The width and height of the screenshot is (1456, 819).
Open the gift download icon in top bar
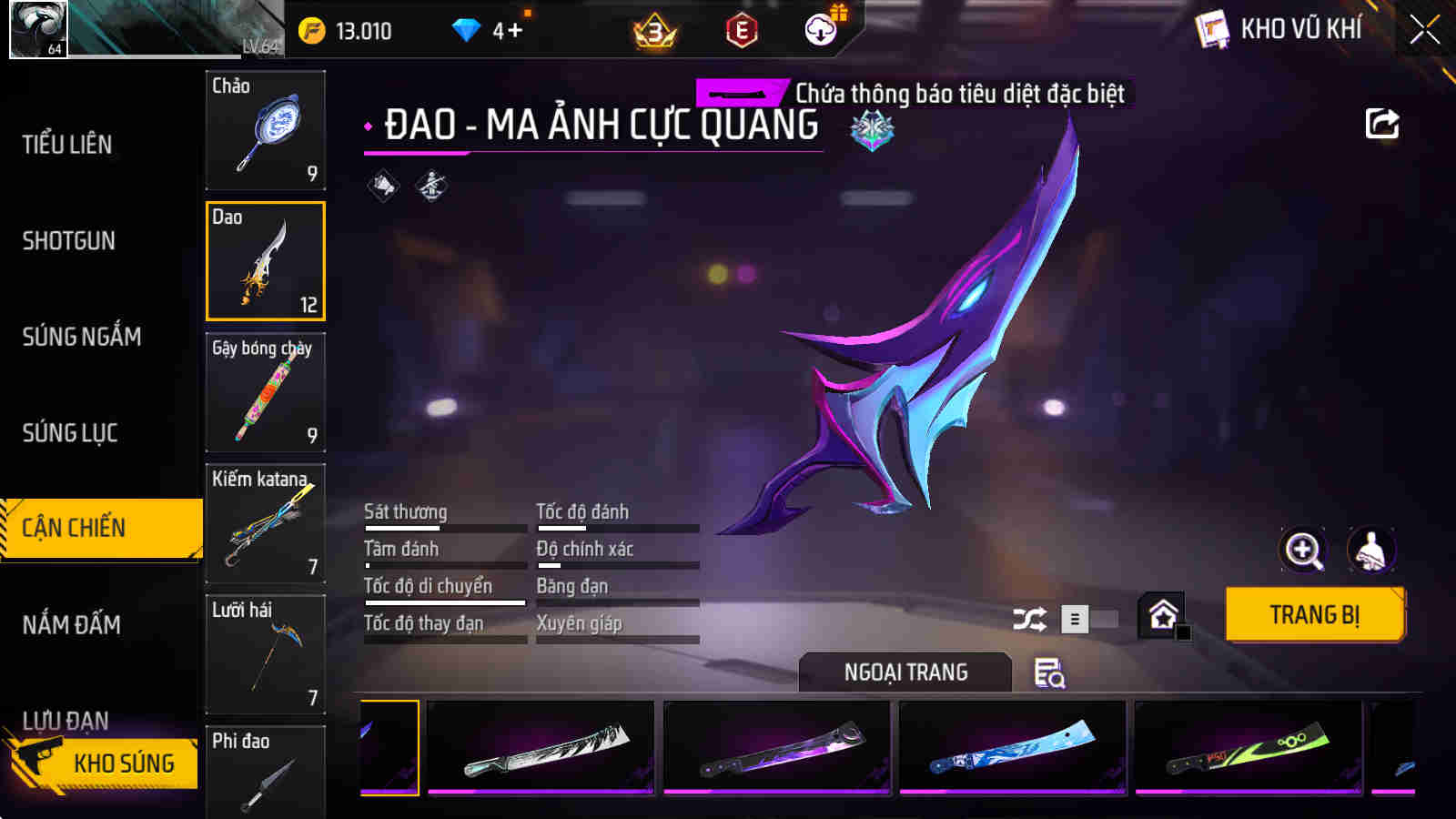tap(822, 29)
